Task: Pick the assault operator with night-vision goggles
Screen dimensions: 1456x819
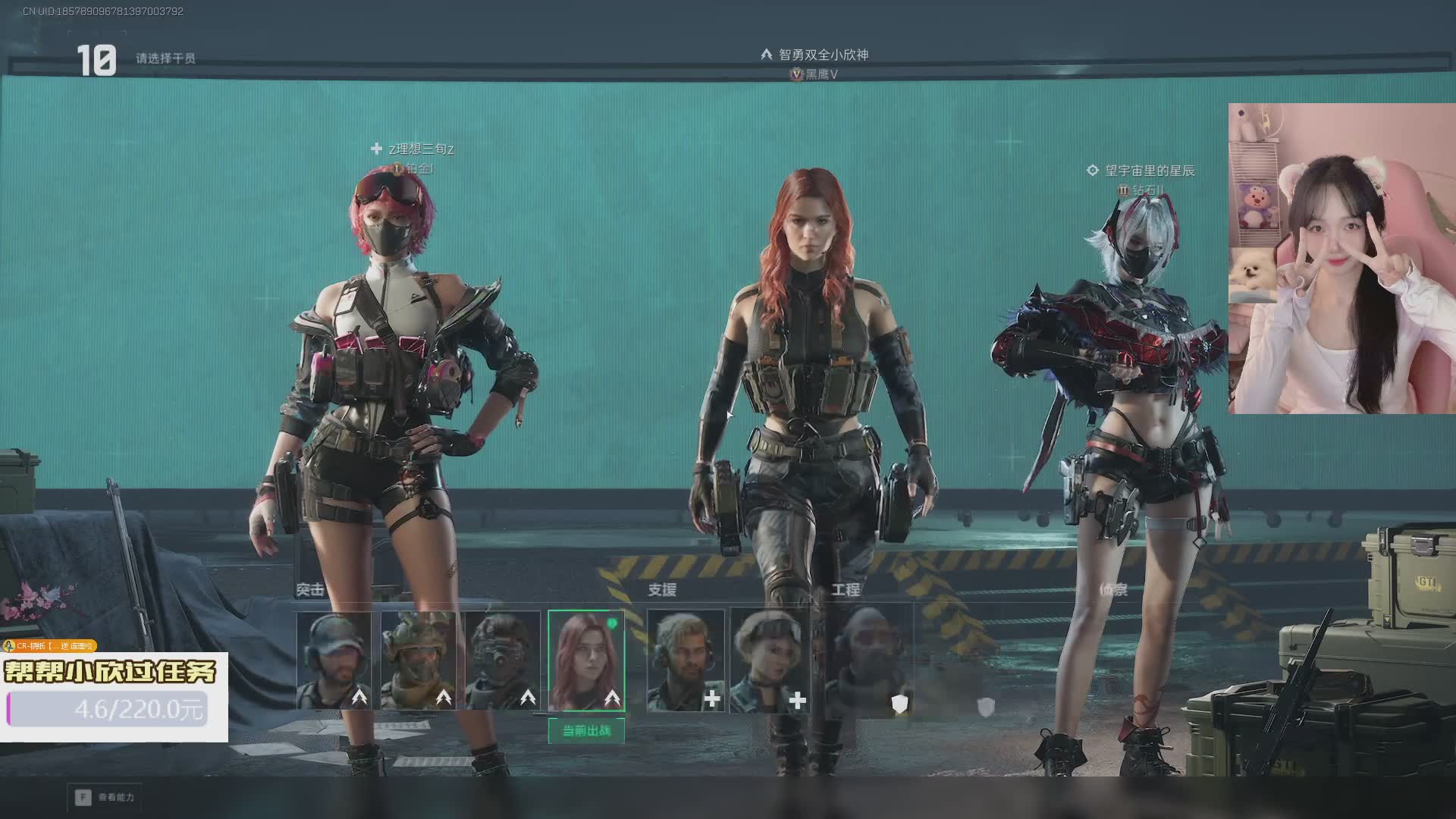Action: pos(502,661)
